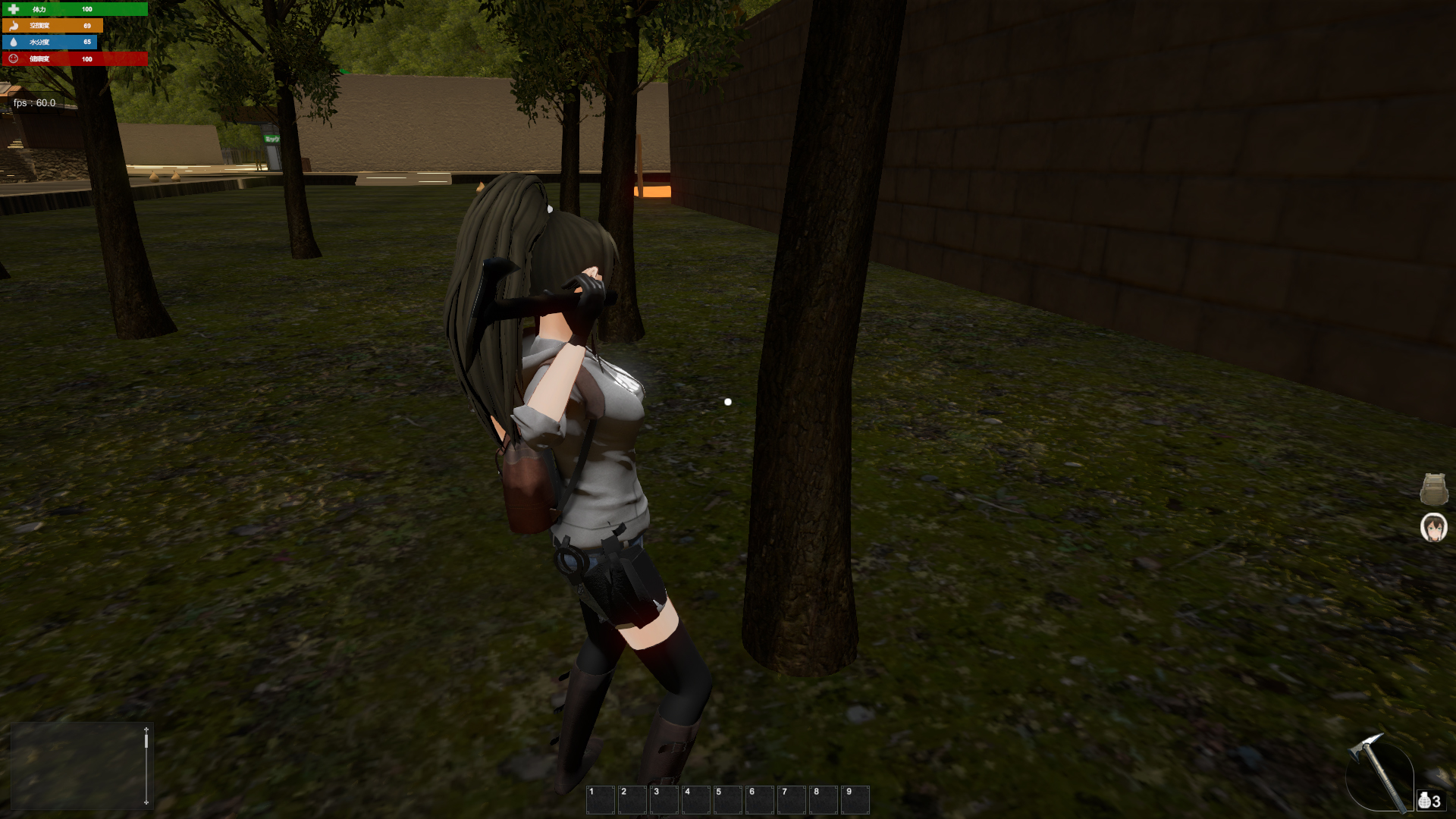The image size is (1456, 819).
Task: Click the down arrow on the log panel scrollbar
Action: 146,802
